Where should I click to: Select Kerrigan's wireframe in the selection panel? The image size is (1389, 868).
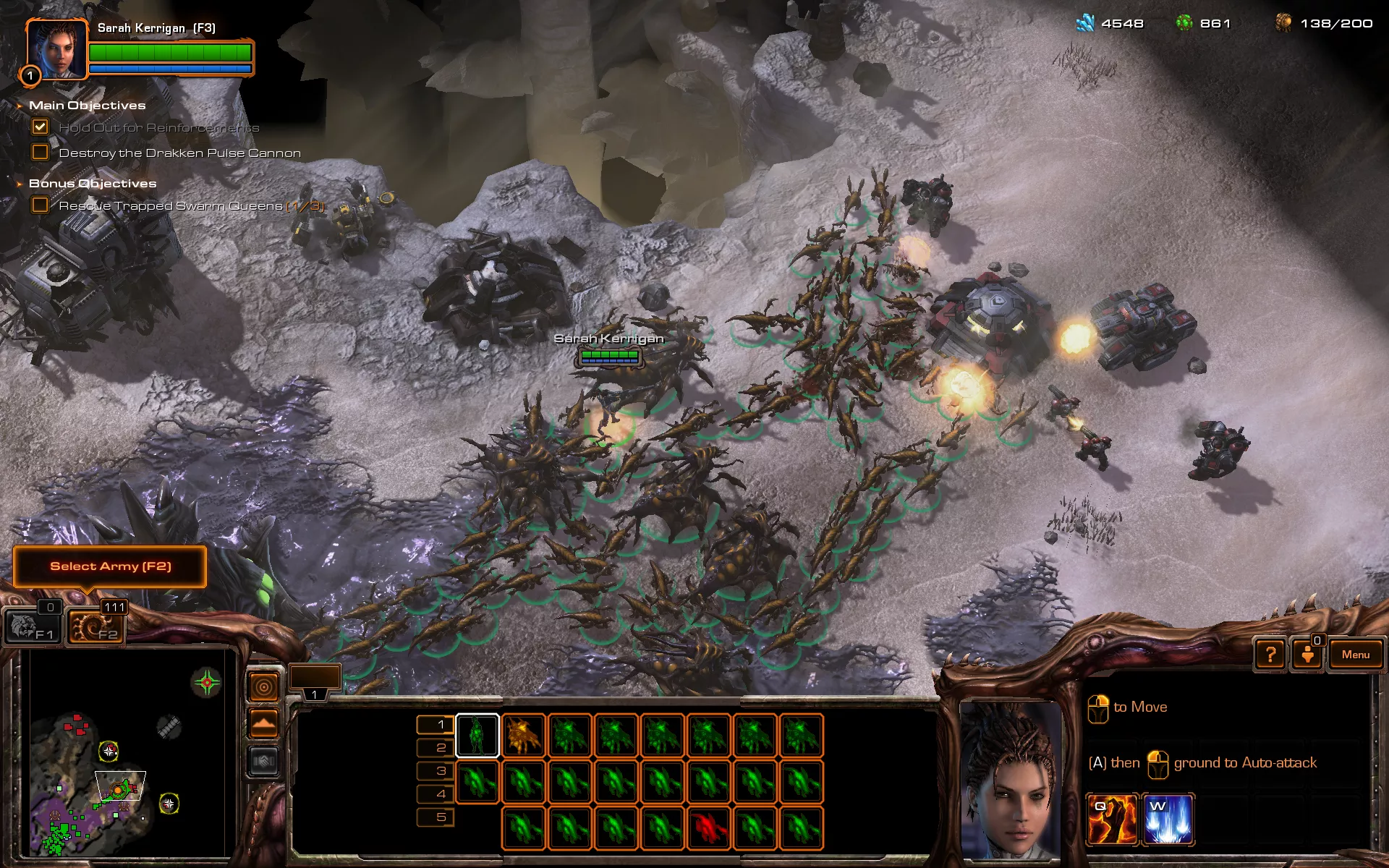(477, 736)
